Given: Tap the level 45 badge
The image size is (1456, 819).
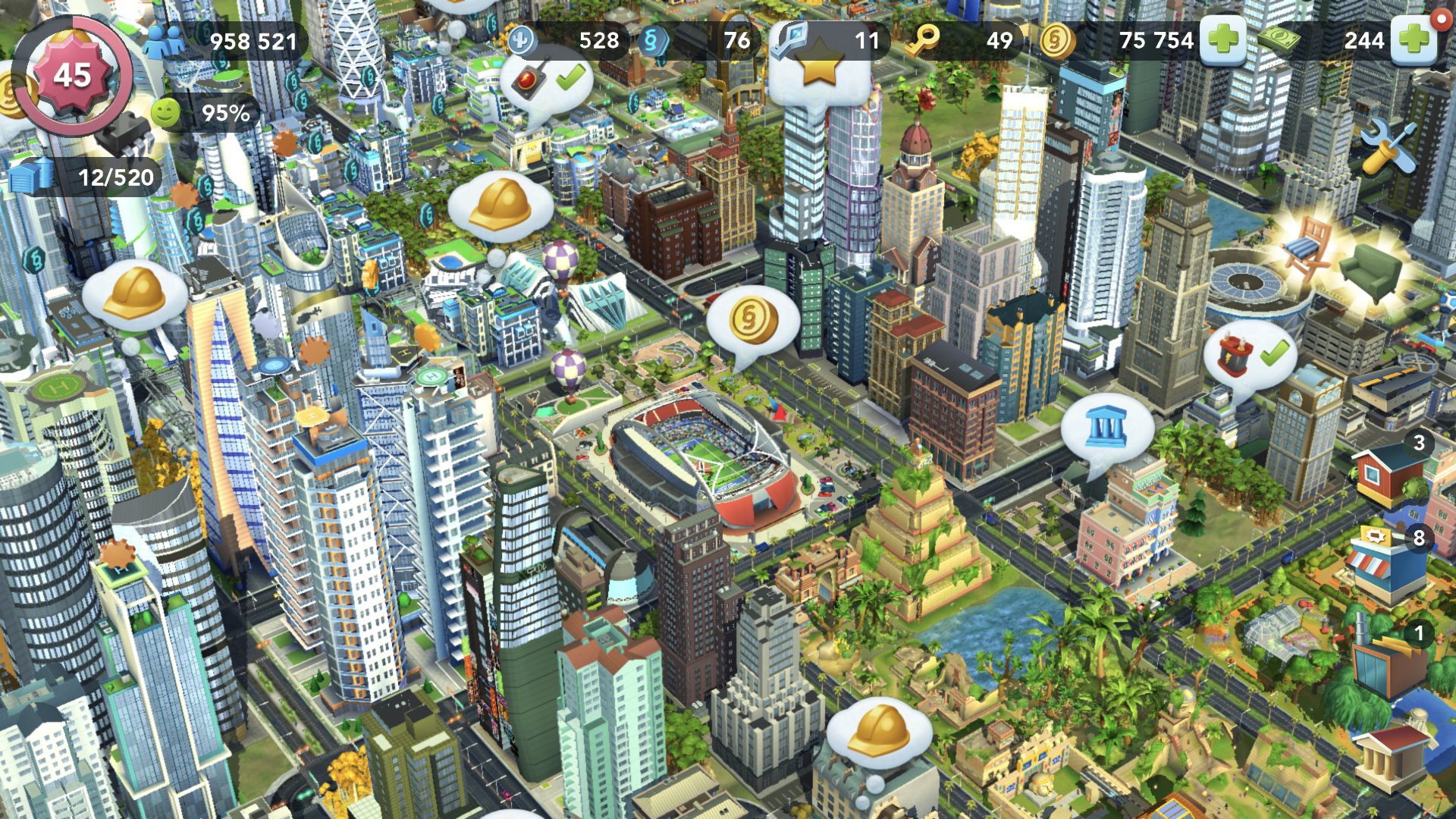Looking at the screenshot, I should coord(72,76).
